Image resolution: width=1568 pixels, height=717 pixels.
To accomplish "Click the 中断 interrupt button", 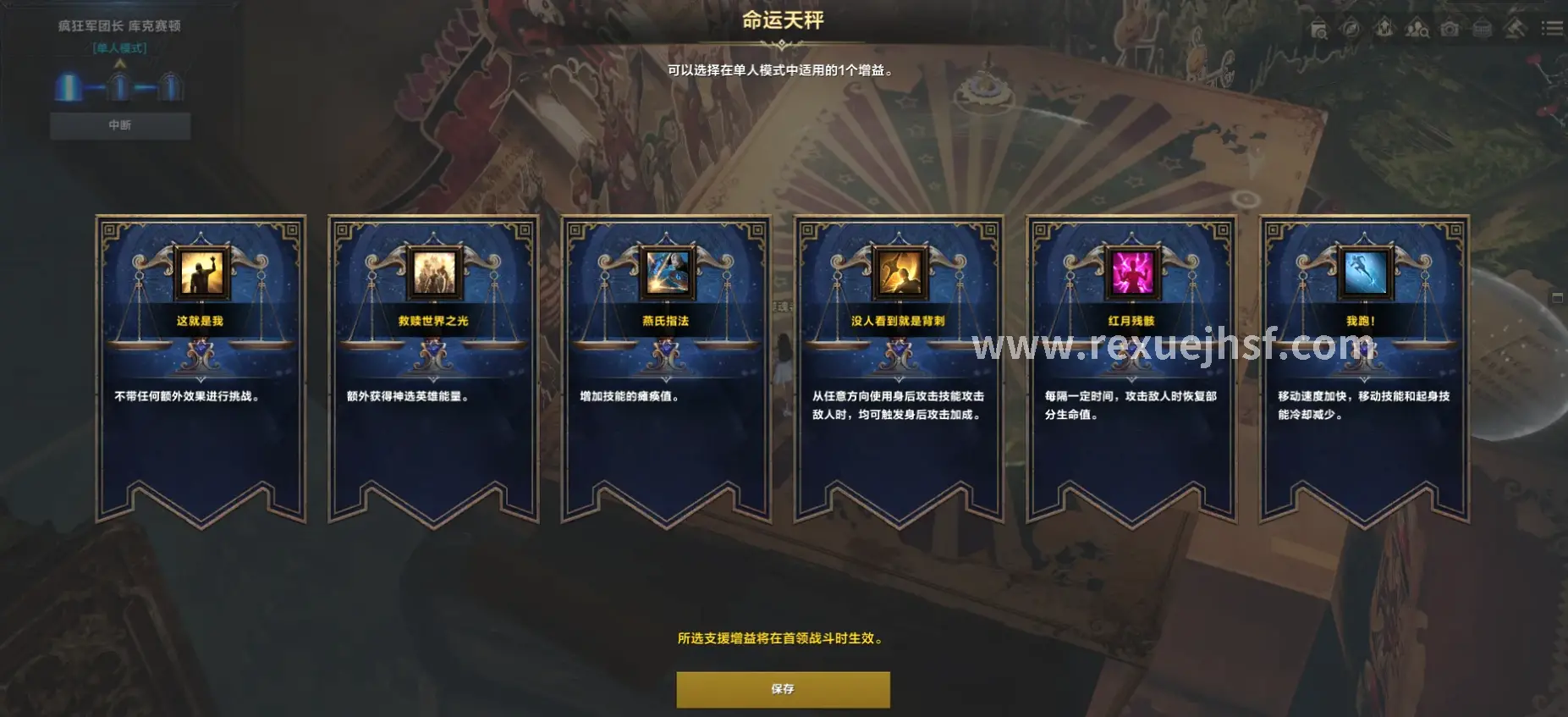I will tap(119, 124).
